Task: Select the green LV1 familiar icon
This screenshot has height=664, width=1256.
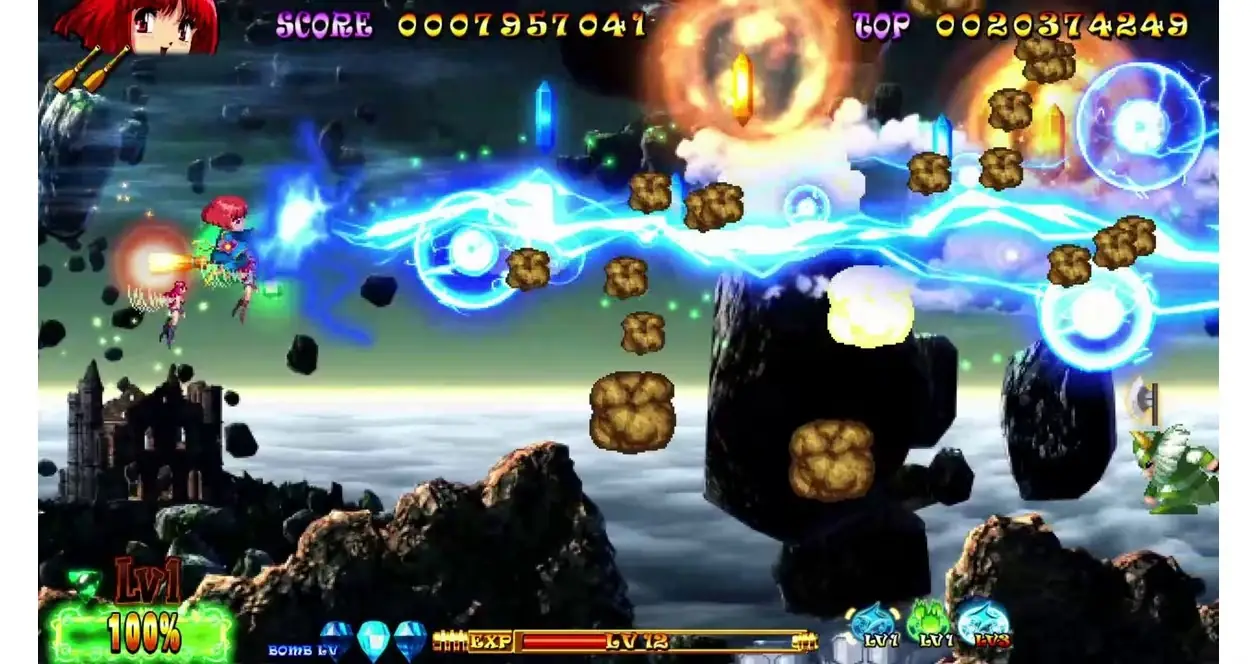Action: [932, 624]
